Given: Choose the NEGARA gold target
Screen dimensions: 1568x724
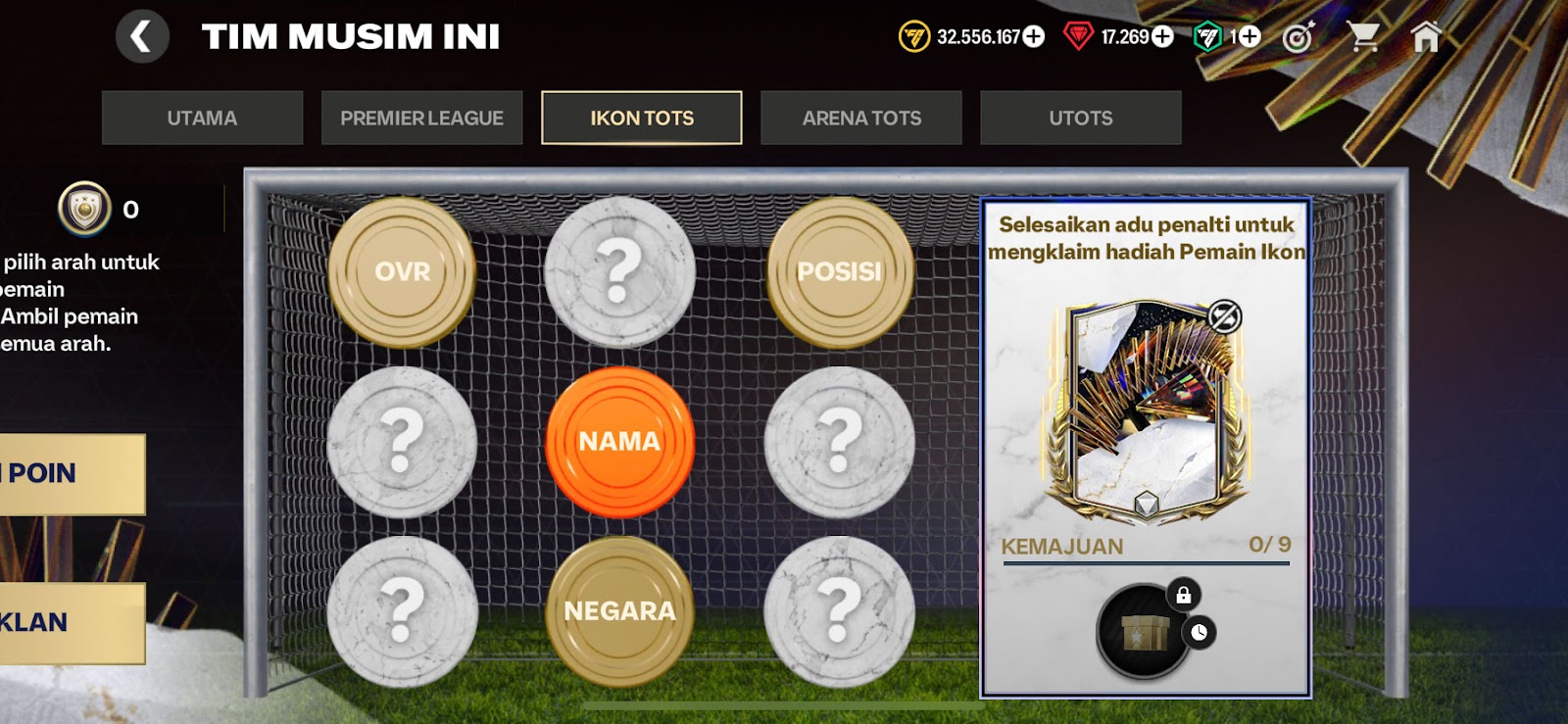Looking at the screenshot, I should pyautogui.click(x=619, y=611).
